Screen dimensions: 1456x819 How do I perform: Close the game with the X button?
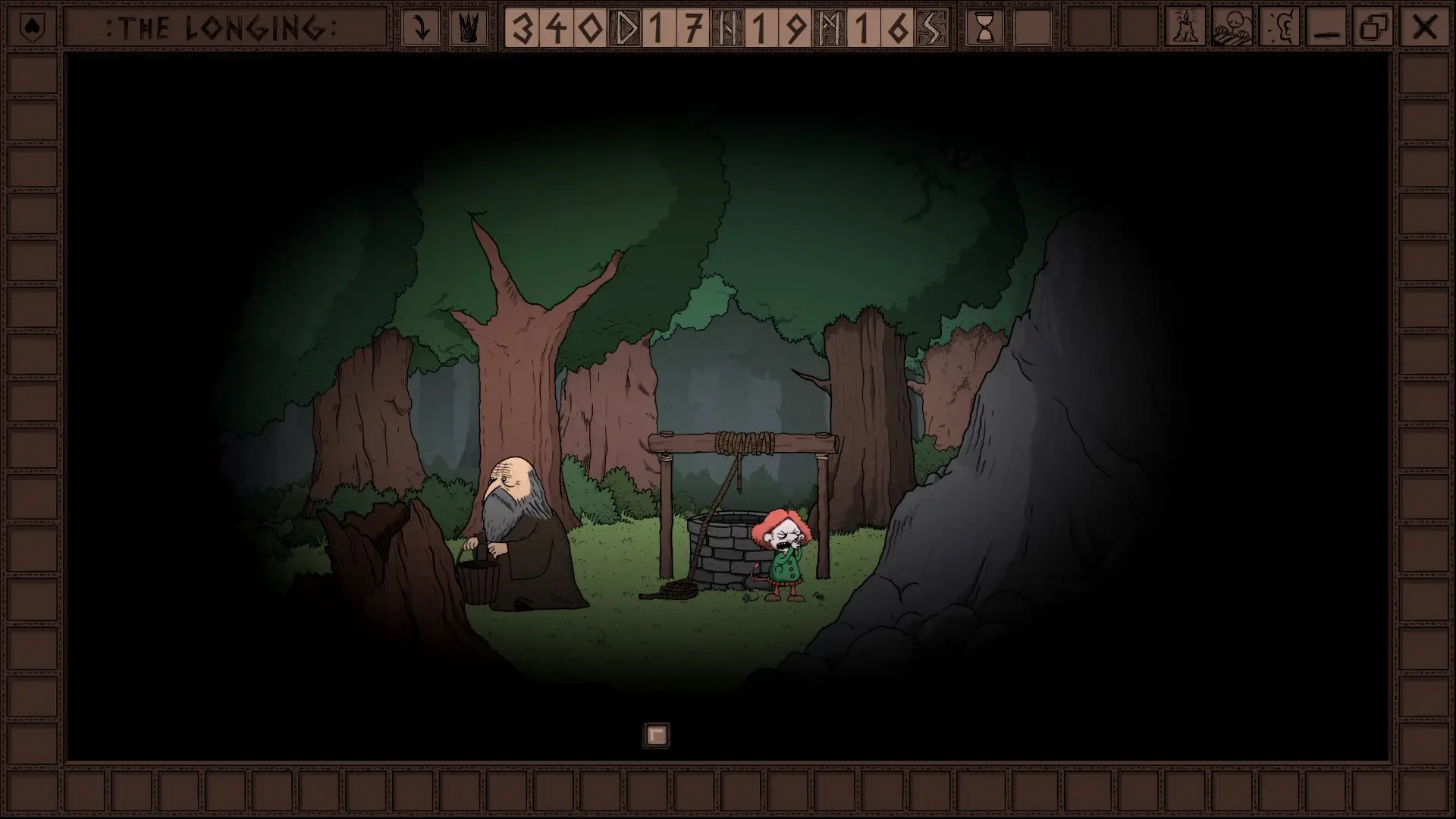[1424, 28]
